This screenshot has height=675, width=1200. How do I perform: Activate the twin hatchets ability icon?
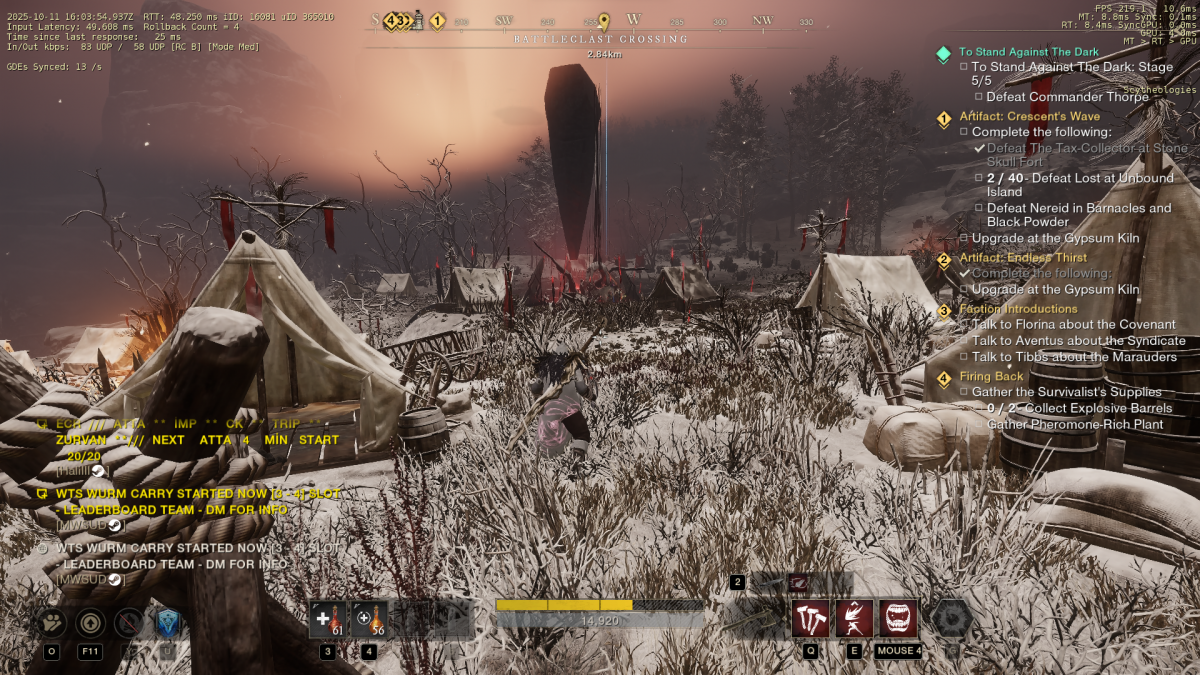(810, 619)
